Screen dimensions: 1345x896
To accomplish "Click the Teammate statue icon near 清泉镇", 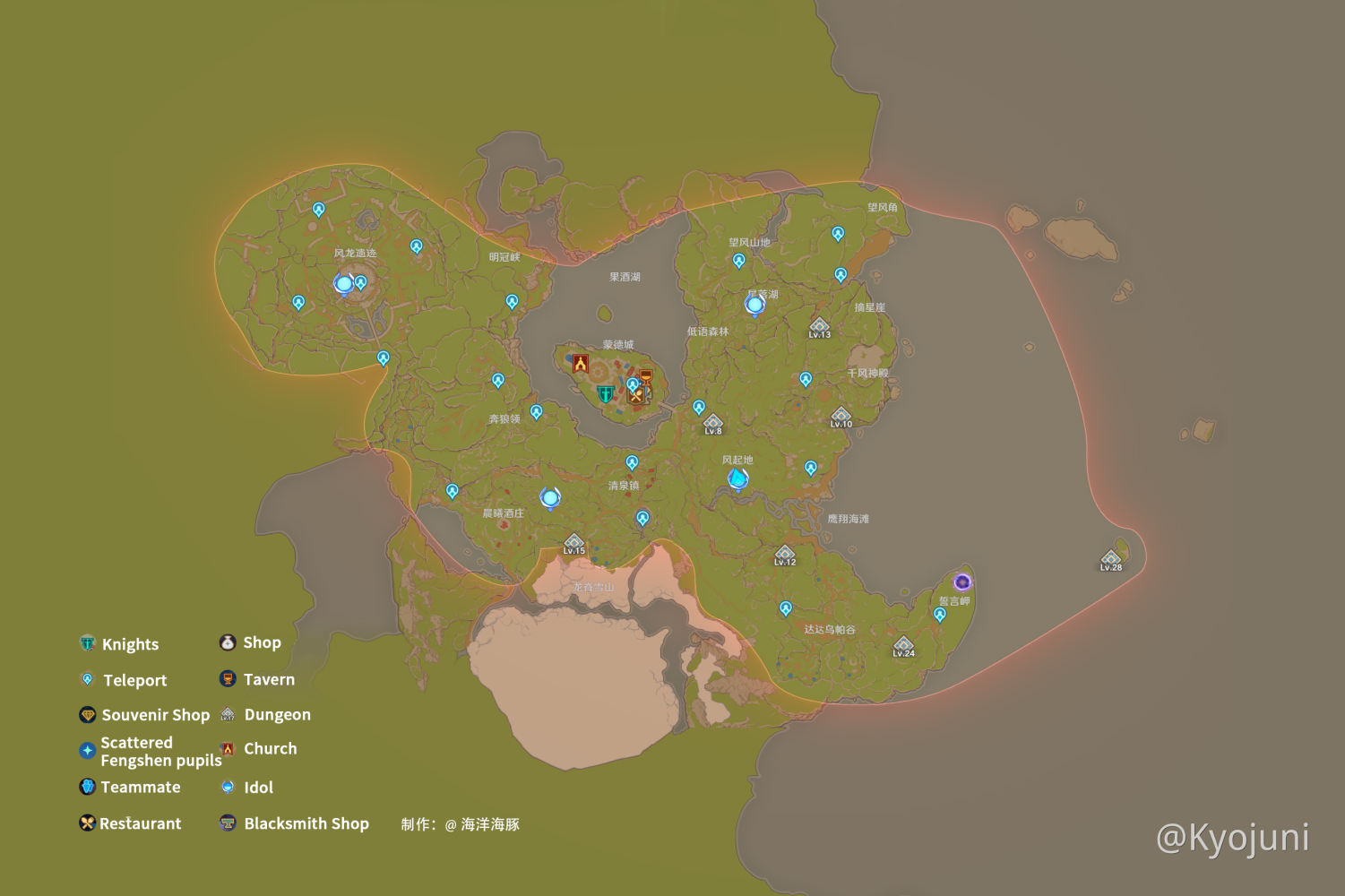I will [551, 498].
